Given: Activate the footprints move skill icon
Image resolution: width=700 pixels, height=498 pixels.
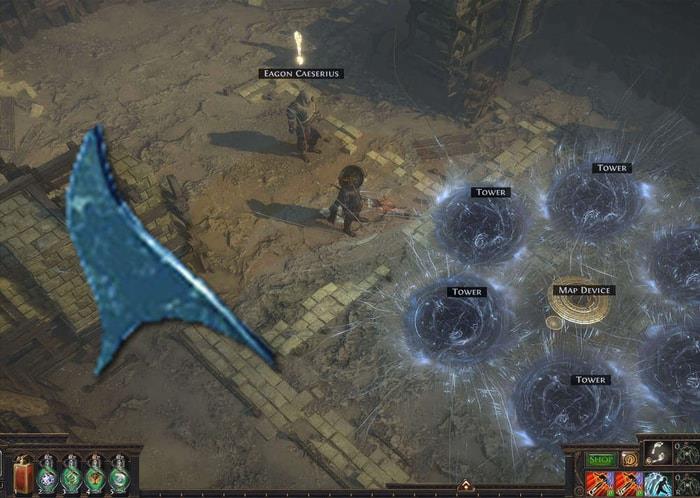Looking at the screenshot, I should tap(657, 454).
